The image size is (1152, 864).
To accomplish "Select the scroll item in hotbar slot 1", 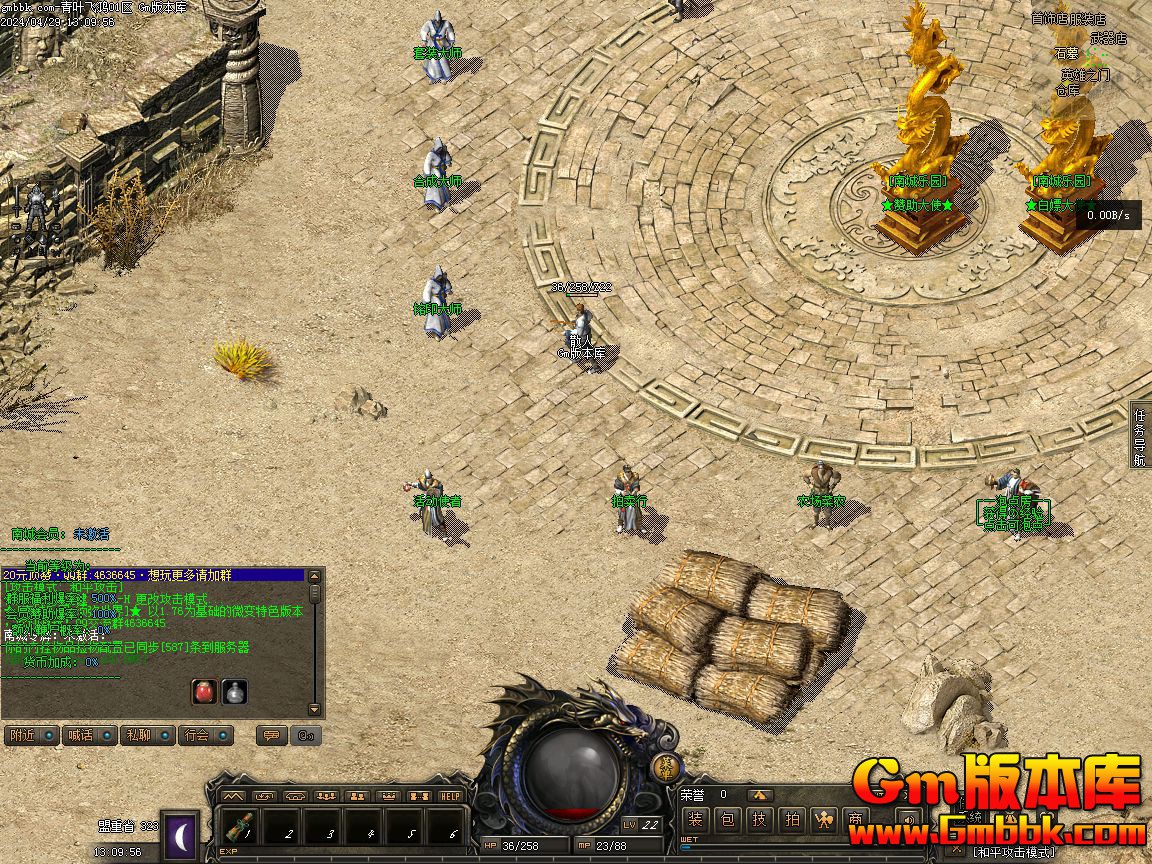I will click(x=237, y=828).
